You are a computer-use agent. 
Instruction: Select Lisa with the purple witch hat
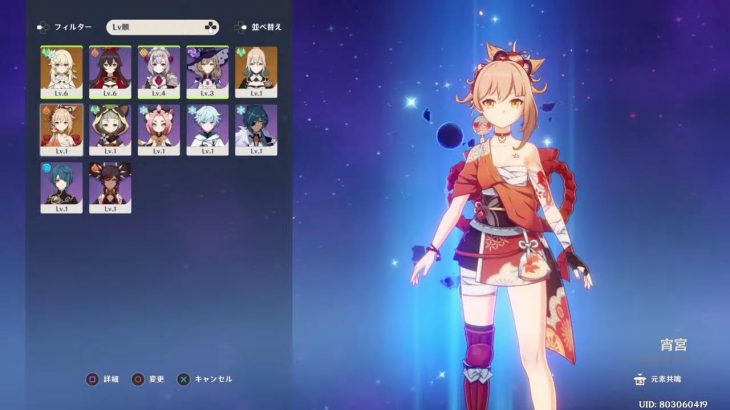[x=207, y=71]
